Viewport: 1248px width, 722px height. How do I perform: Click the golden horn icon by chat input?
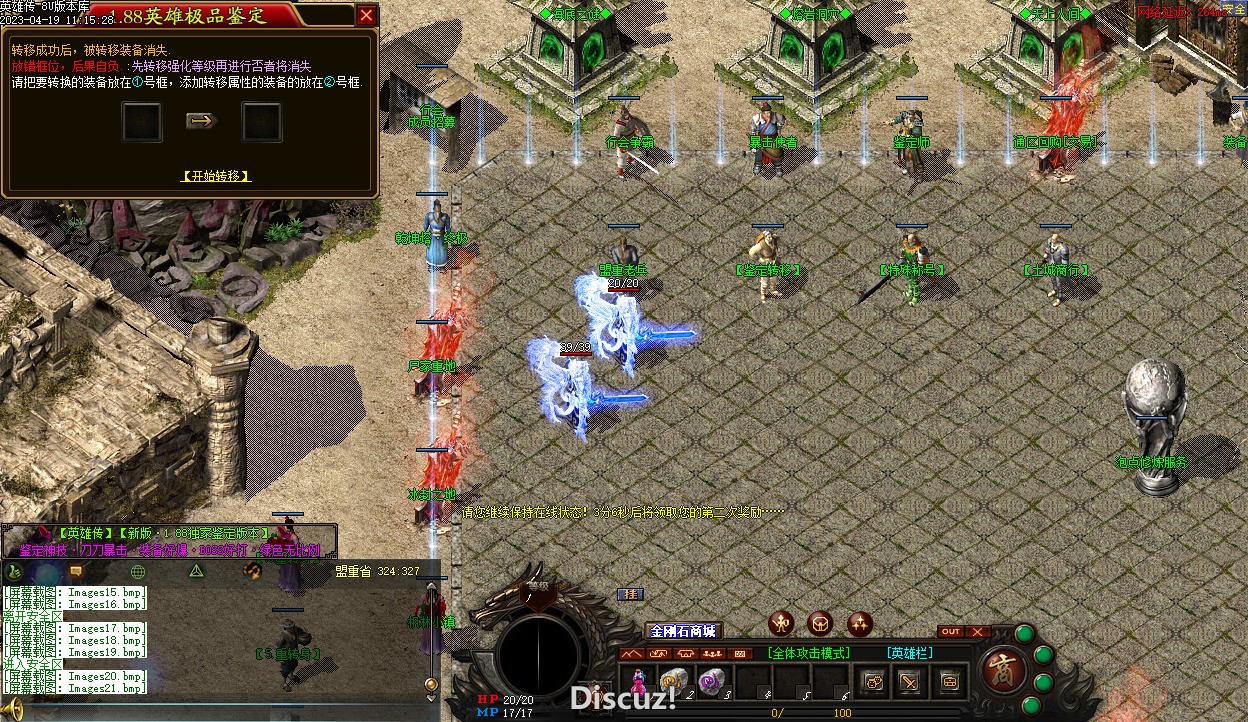(x=12, y=711)
